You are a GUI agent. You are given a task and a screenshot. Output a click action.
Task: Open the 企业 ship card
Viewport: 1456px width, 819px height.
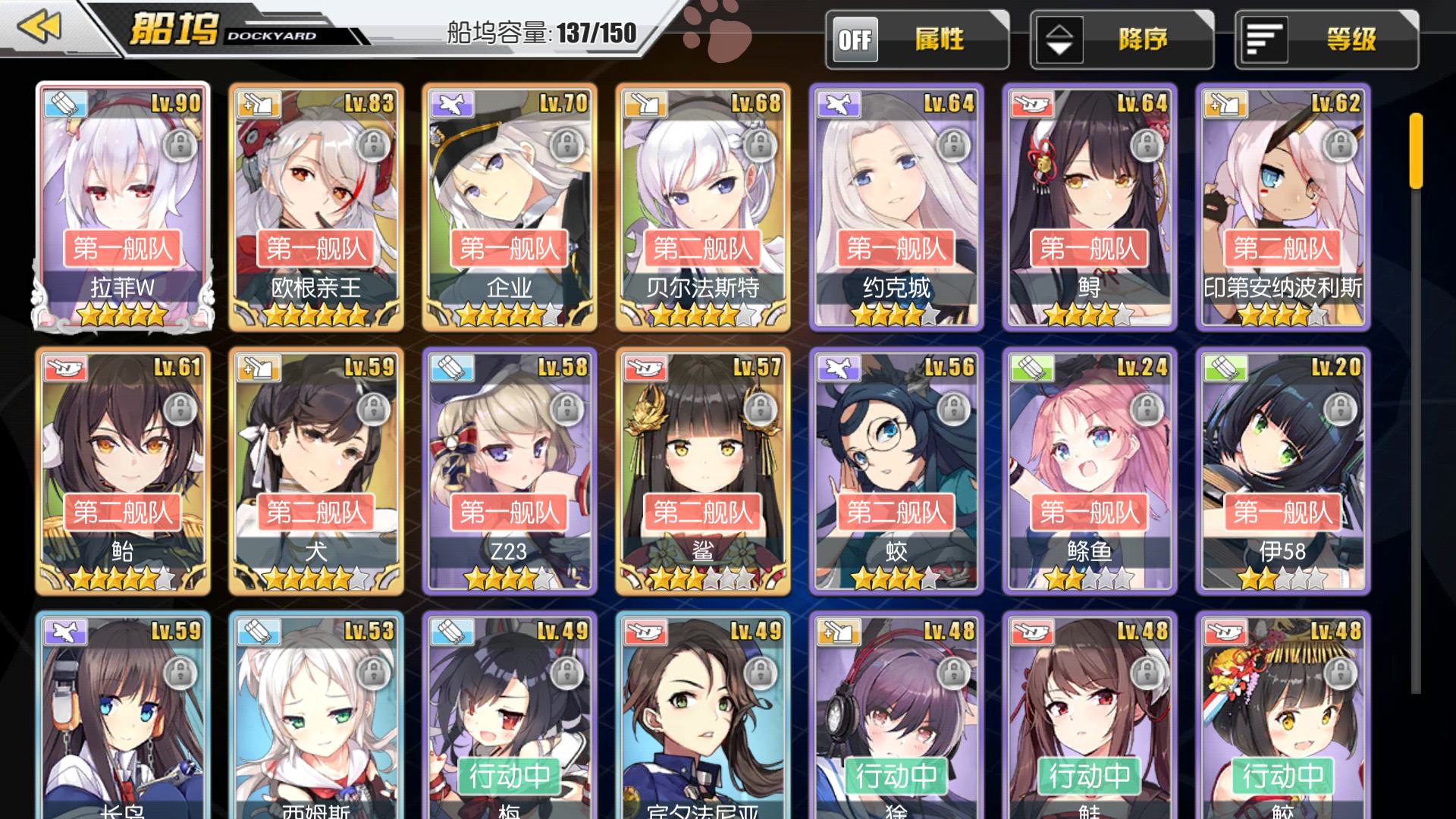(x=510, y=206)
